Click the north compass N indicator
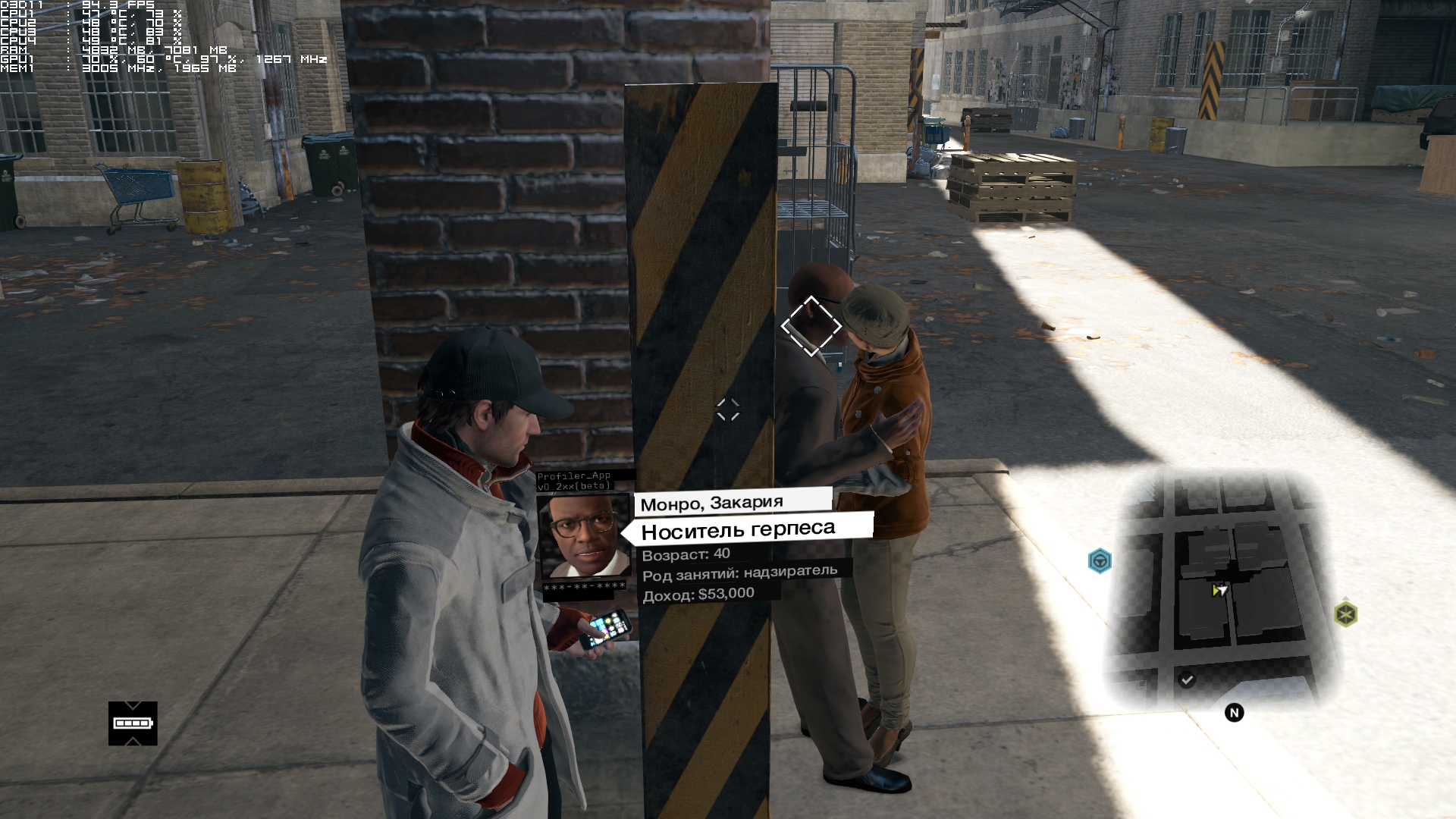 coord(1234,713)
